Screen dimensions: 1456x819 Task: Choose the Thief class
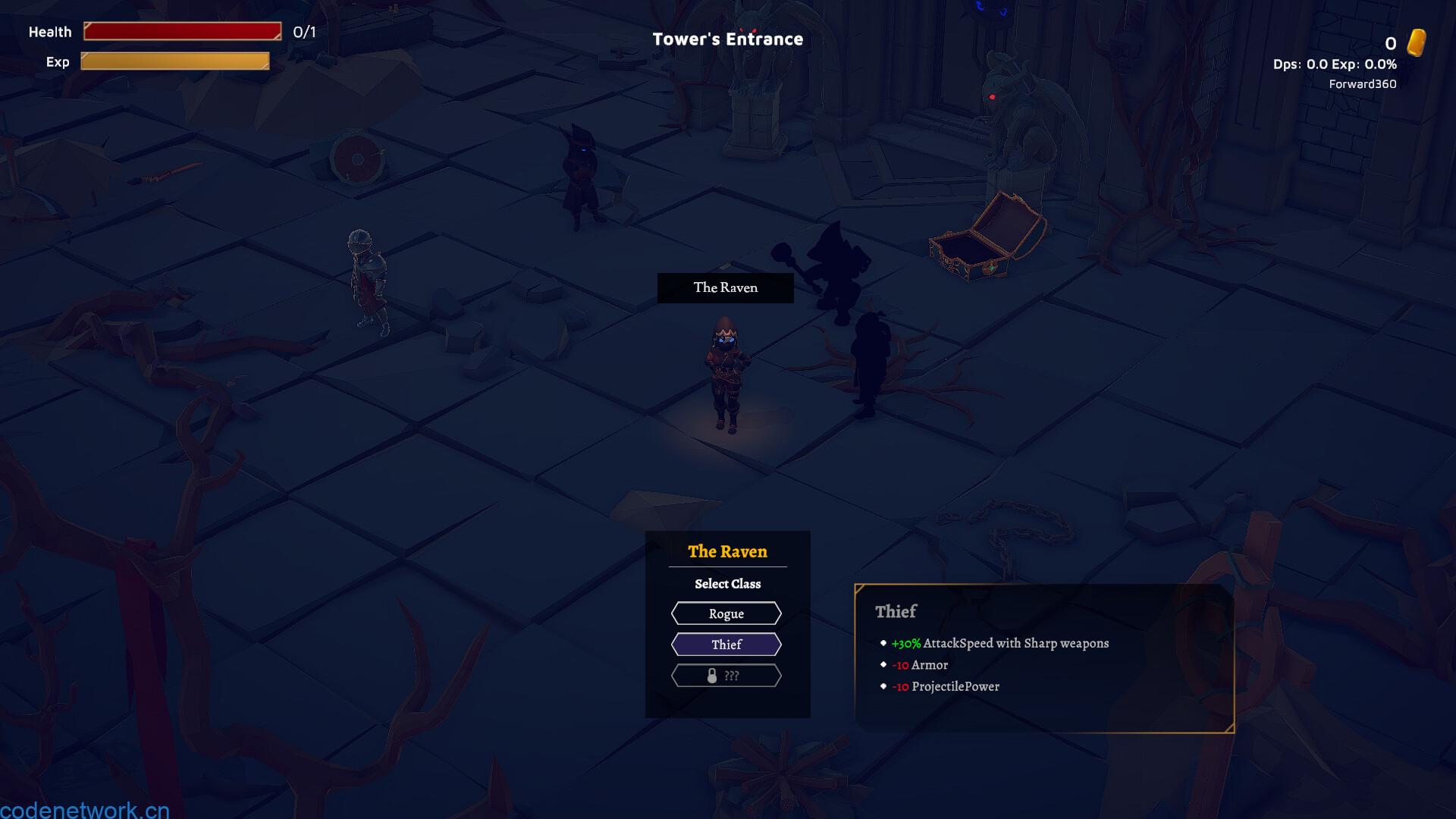(x=726, y=645)
